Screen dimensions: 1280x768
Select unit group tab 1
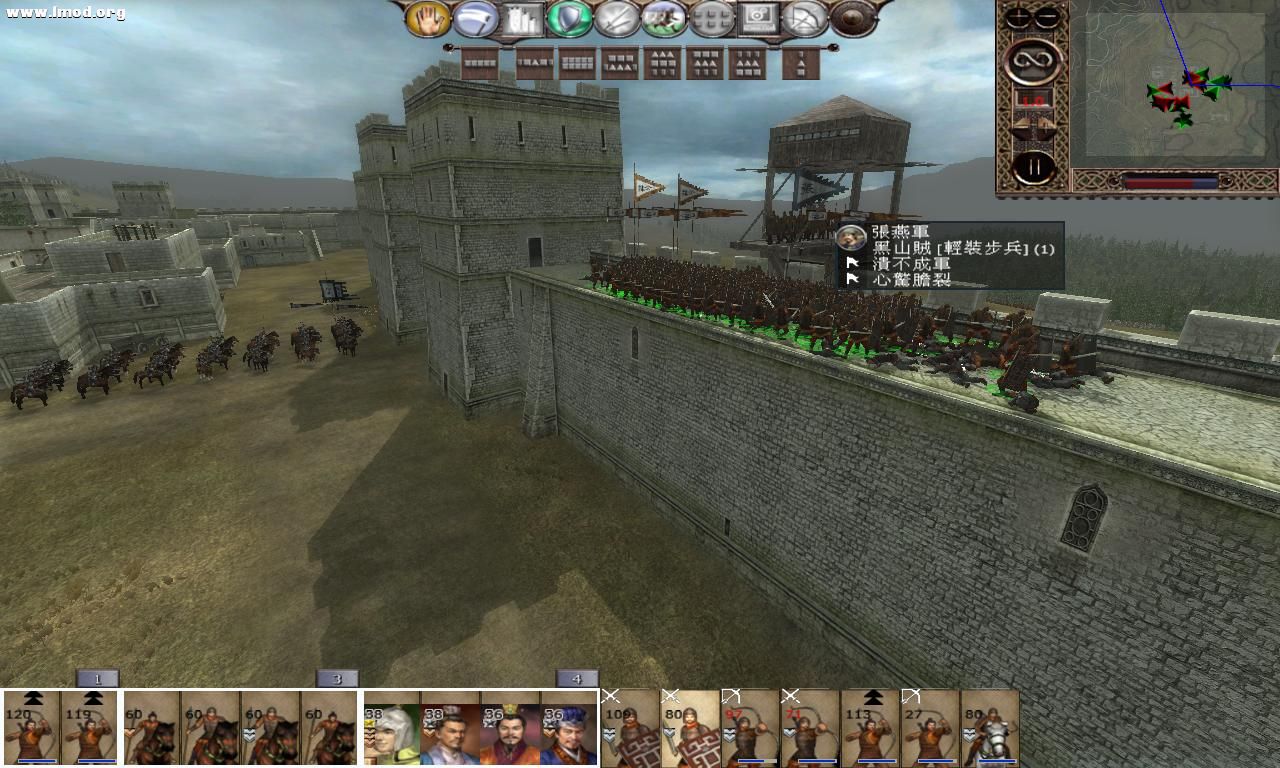coord(97,678)
